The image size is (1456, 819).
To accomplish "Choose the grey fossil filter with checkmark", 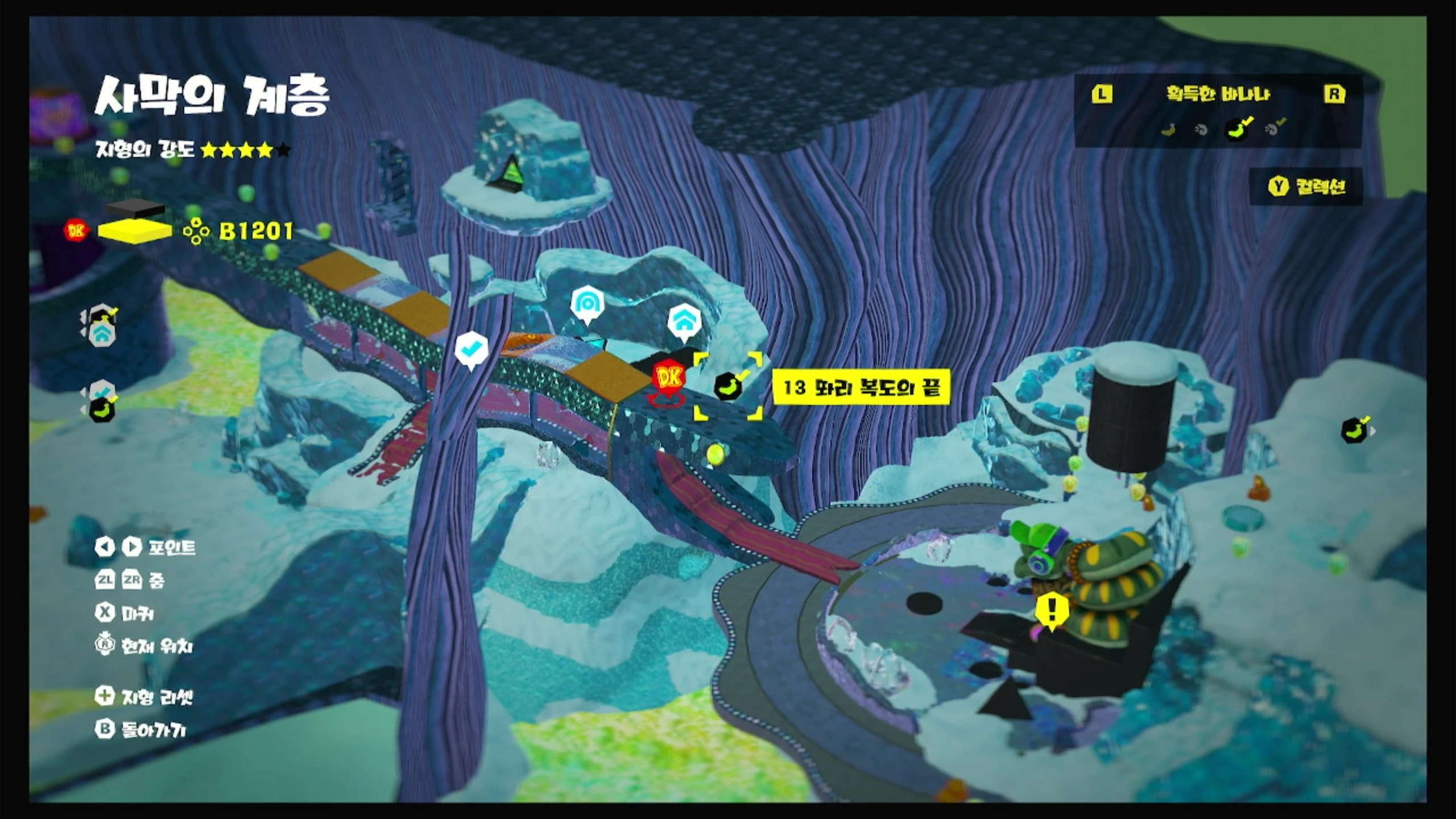I will (x=1274, y=129).
